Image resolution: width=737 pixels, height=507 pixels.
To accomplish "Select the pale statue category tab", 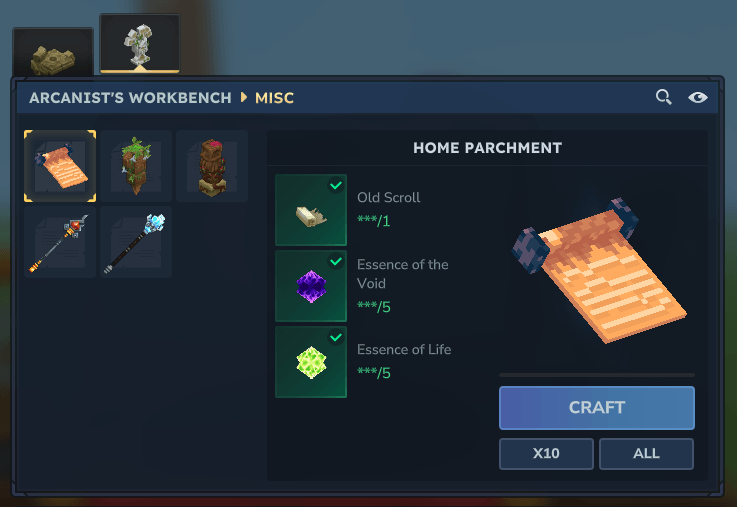I will [x=139, y=44].
